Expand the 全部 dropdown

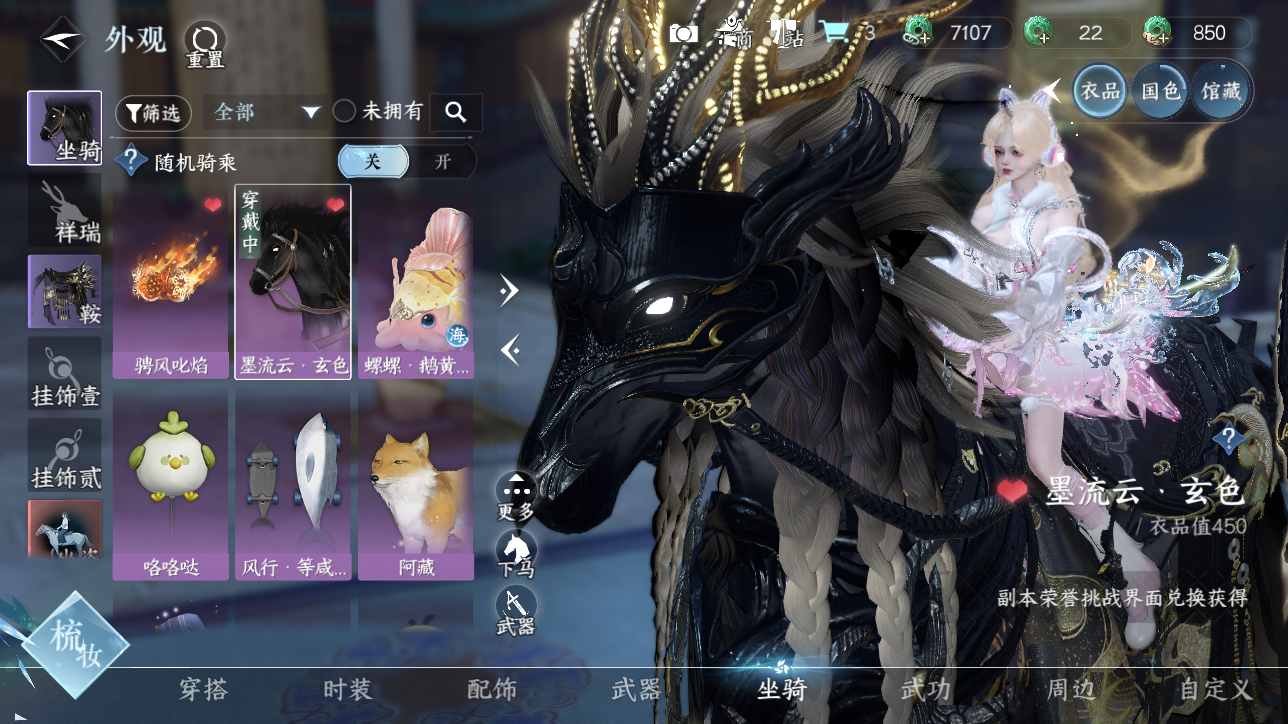pyautogui.click(x=265, y=112)
